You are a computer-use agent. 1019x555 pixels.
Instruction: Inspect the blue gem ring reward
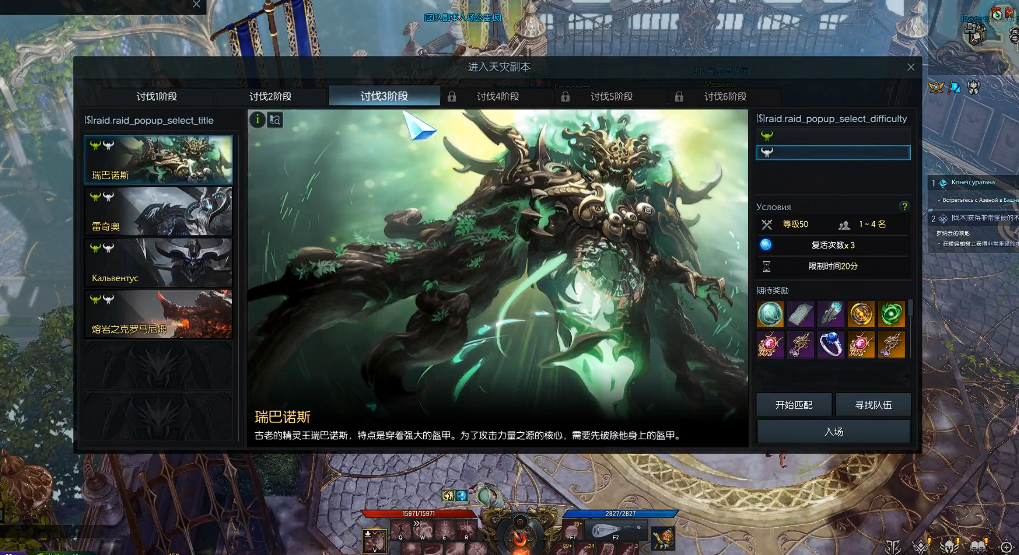830,346
